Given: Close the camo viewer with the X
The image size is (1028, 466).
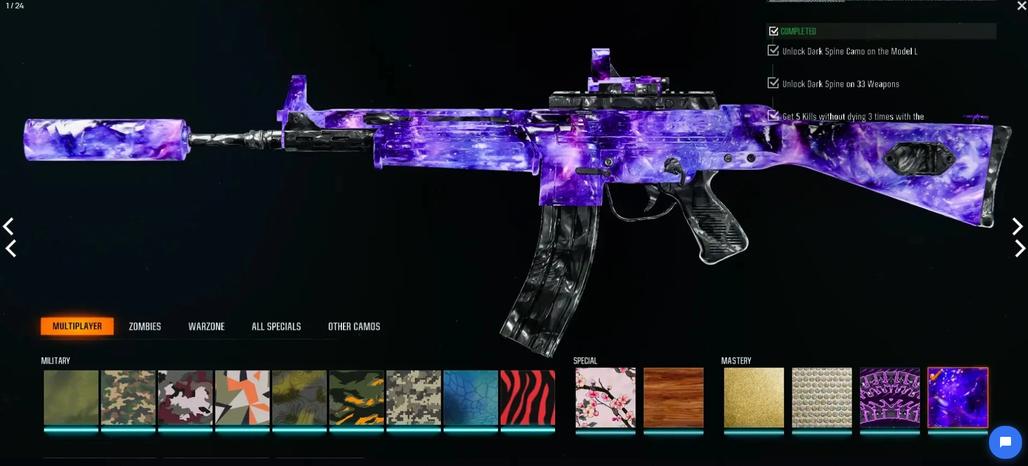Looking at the screenshot, I should (1020, 7).
